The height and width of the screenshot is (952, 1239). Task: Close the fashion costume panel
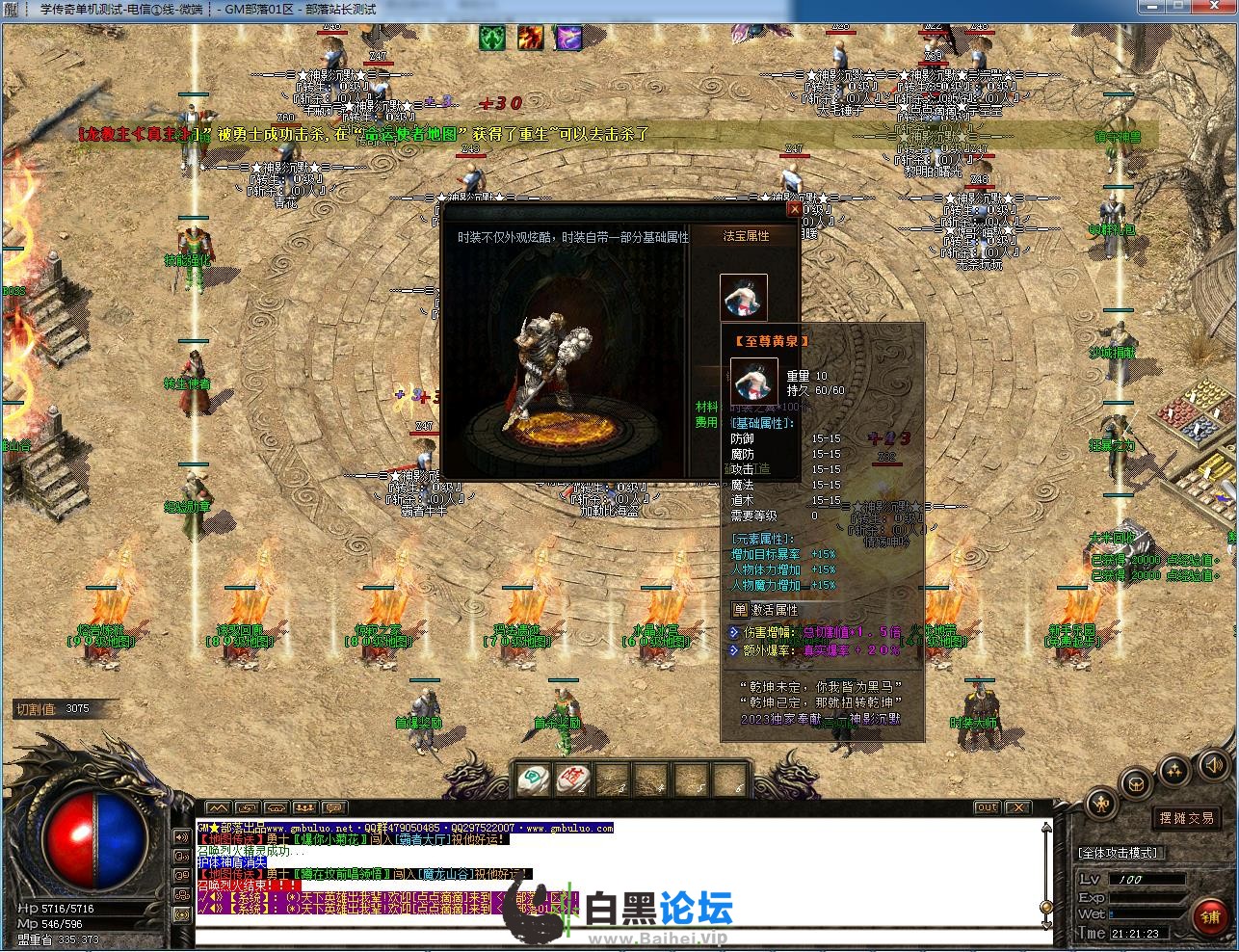(x=794, y=208)
